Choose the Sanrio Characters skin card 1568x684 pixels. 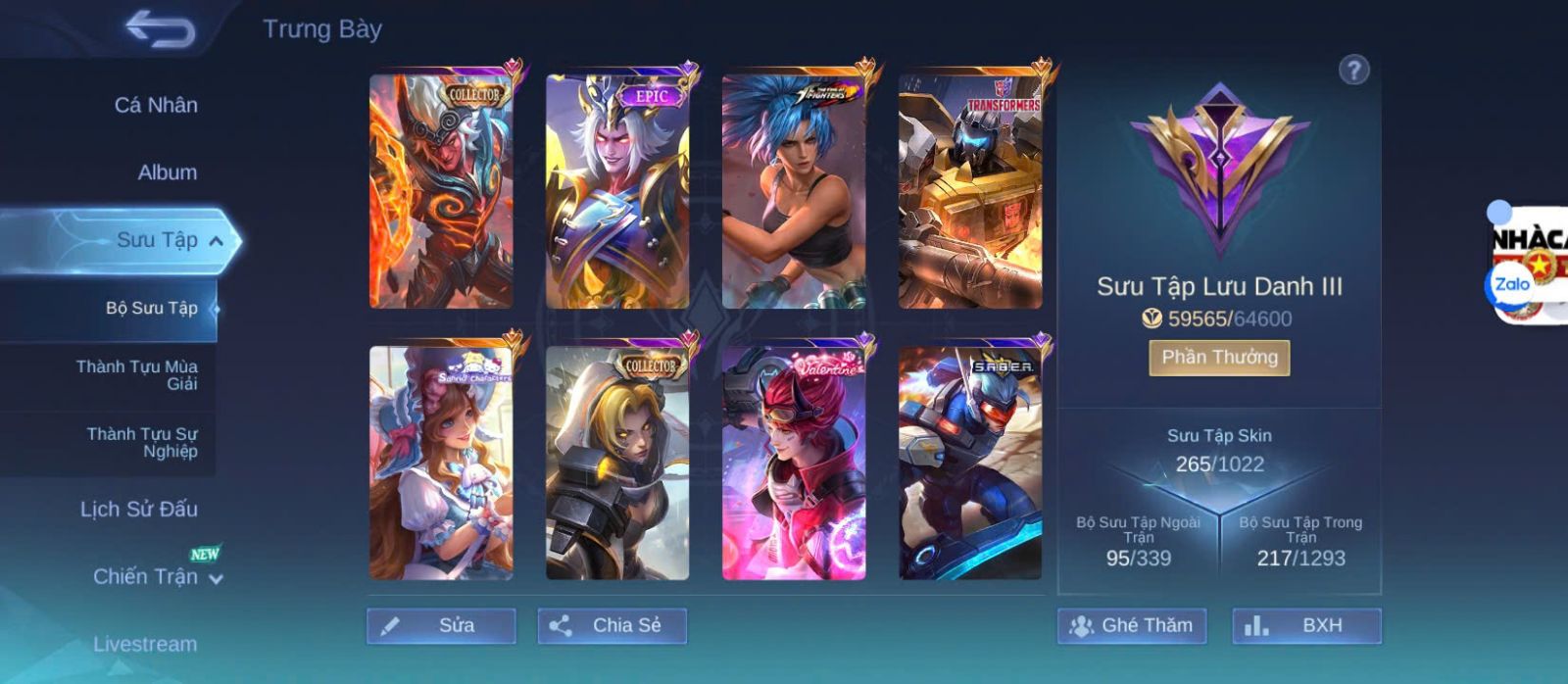pyautogui.click(x=441, y=463)
